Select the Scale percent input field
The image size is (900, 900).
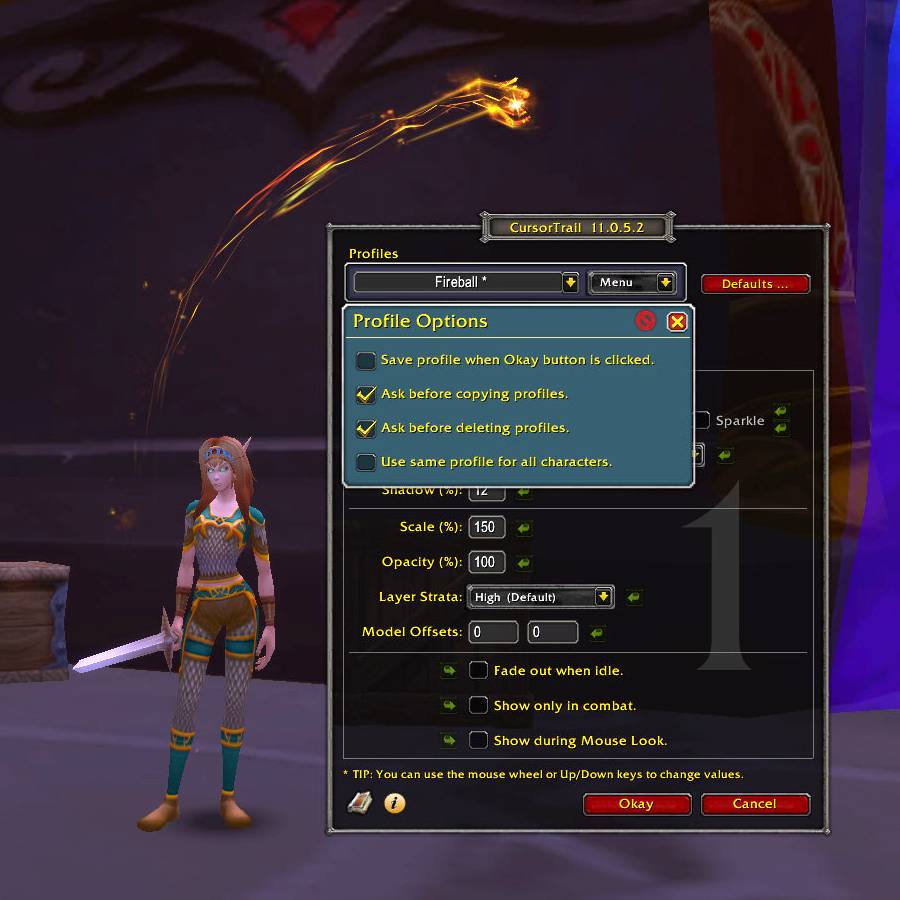coord(487,527)
